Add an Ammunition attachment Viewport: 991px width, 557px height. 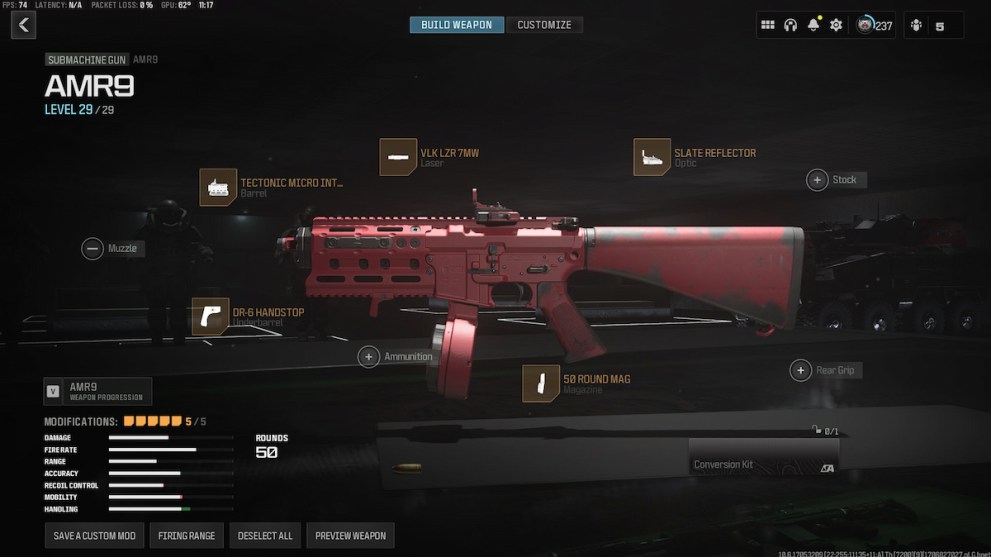(x=369, y=356)
